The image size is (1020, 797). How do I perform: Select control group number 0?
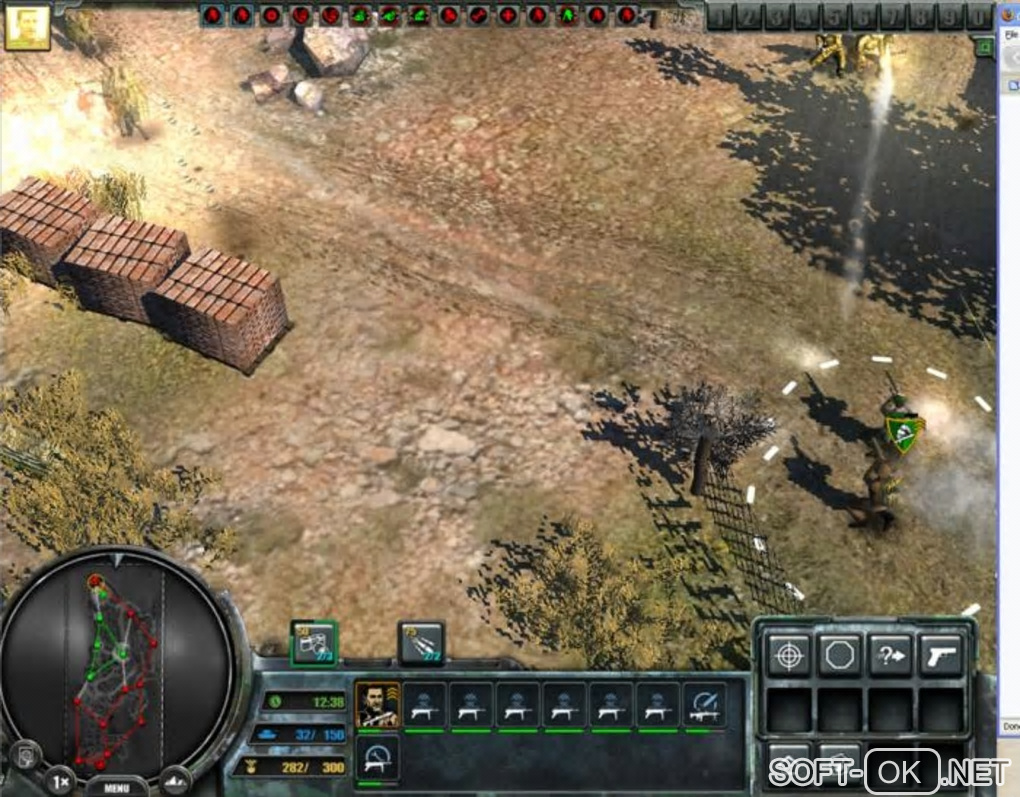click(978, 17)
